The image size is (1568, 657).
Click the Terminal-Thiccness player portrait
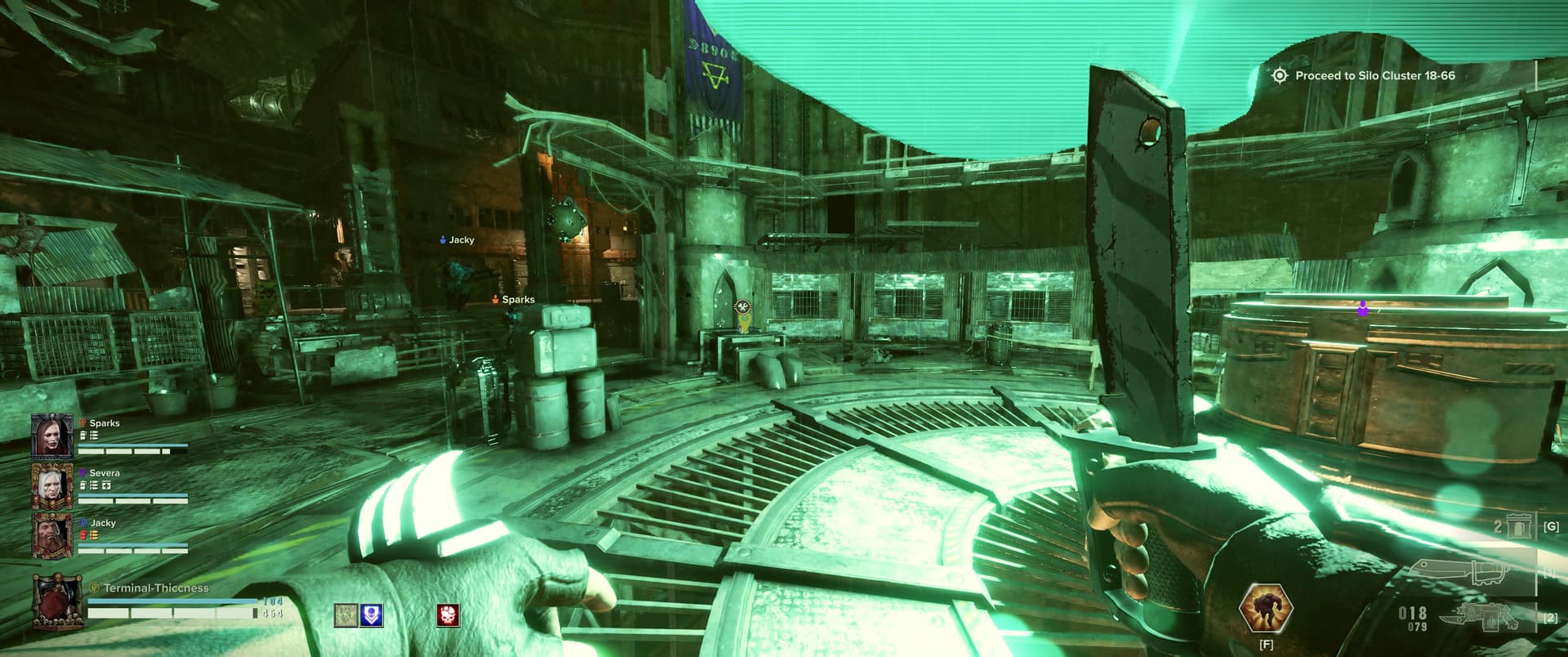(x=57, y=601)
